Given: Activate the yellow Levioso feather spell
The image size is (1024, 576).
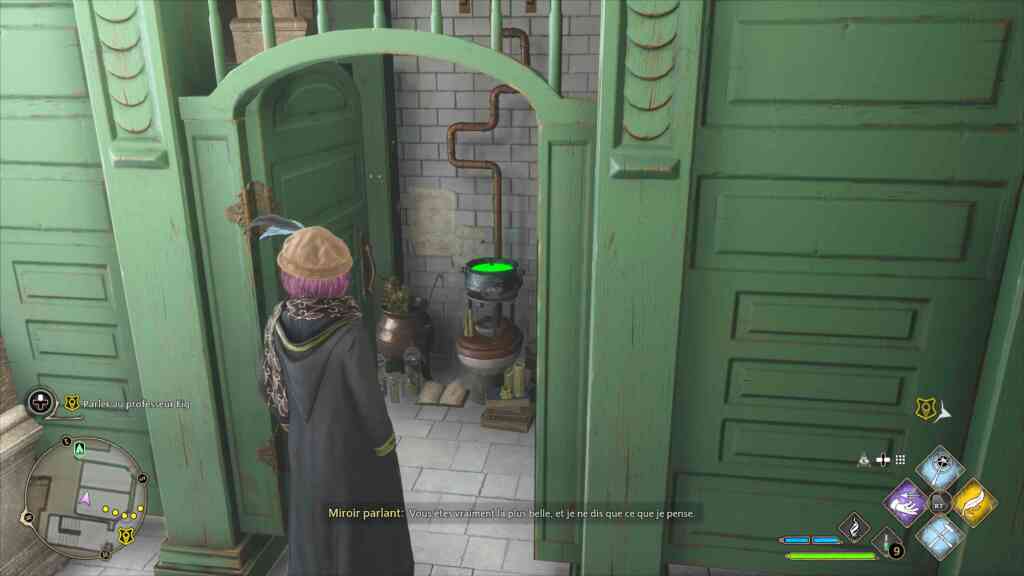Looking at the screenshot, I should pyautogui.click(x=973, y=500).
